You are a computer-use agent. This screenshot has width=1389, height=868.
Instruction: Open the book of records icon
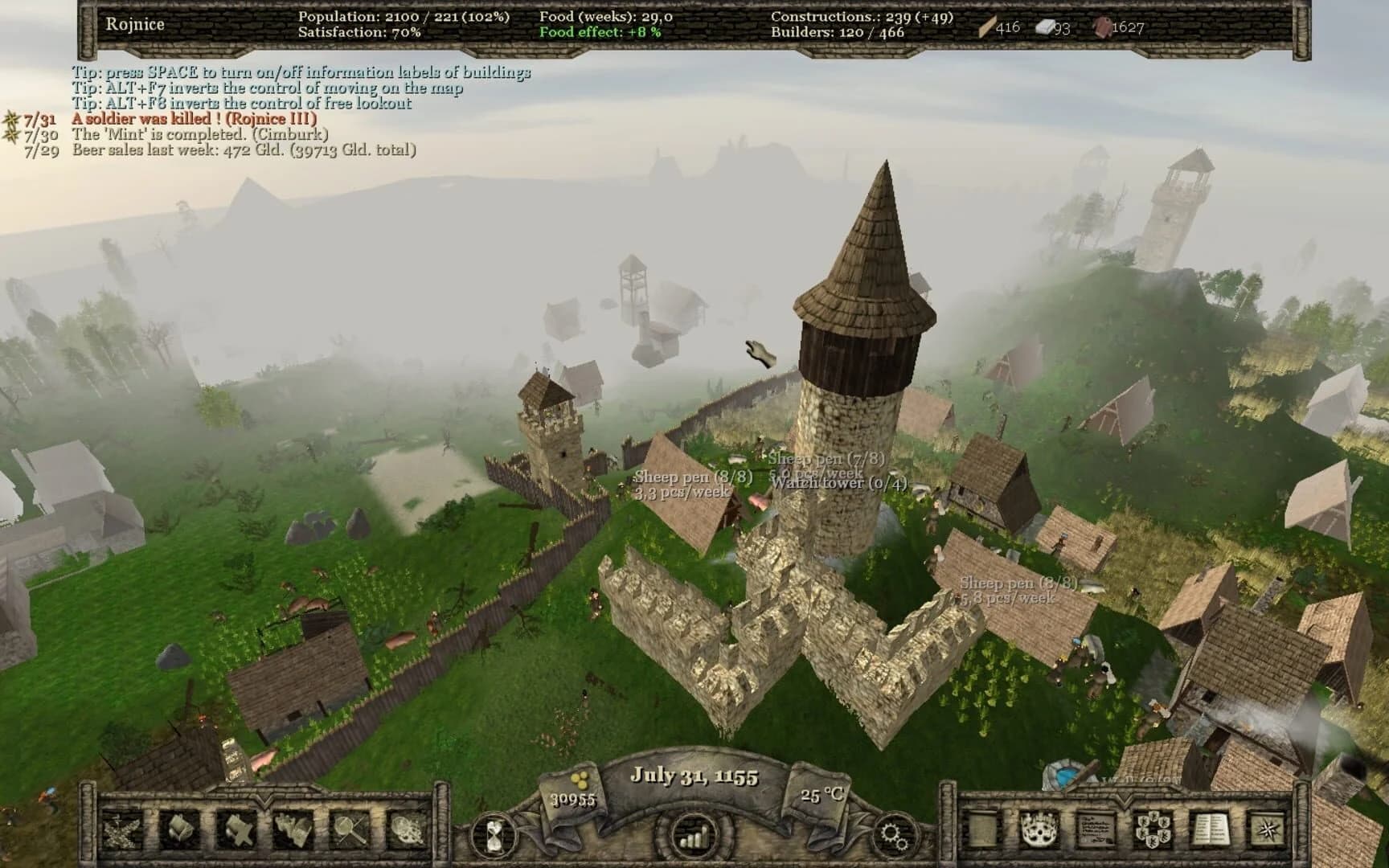click(x=1212, y=829)
